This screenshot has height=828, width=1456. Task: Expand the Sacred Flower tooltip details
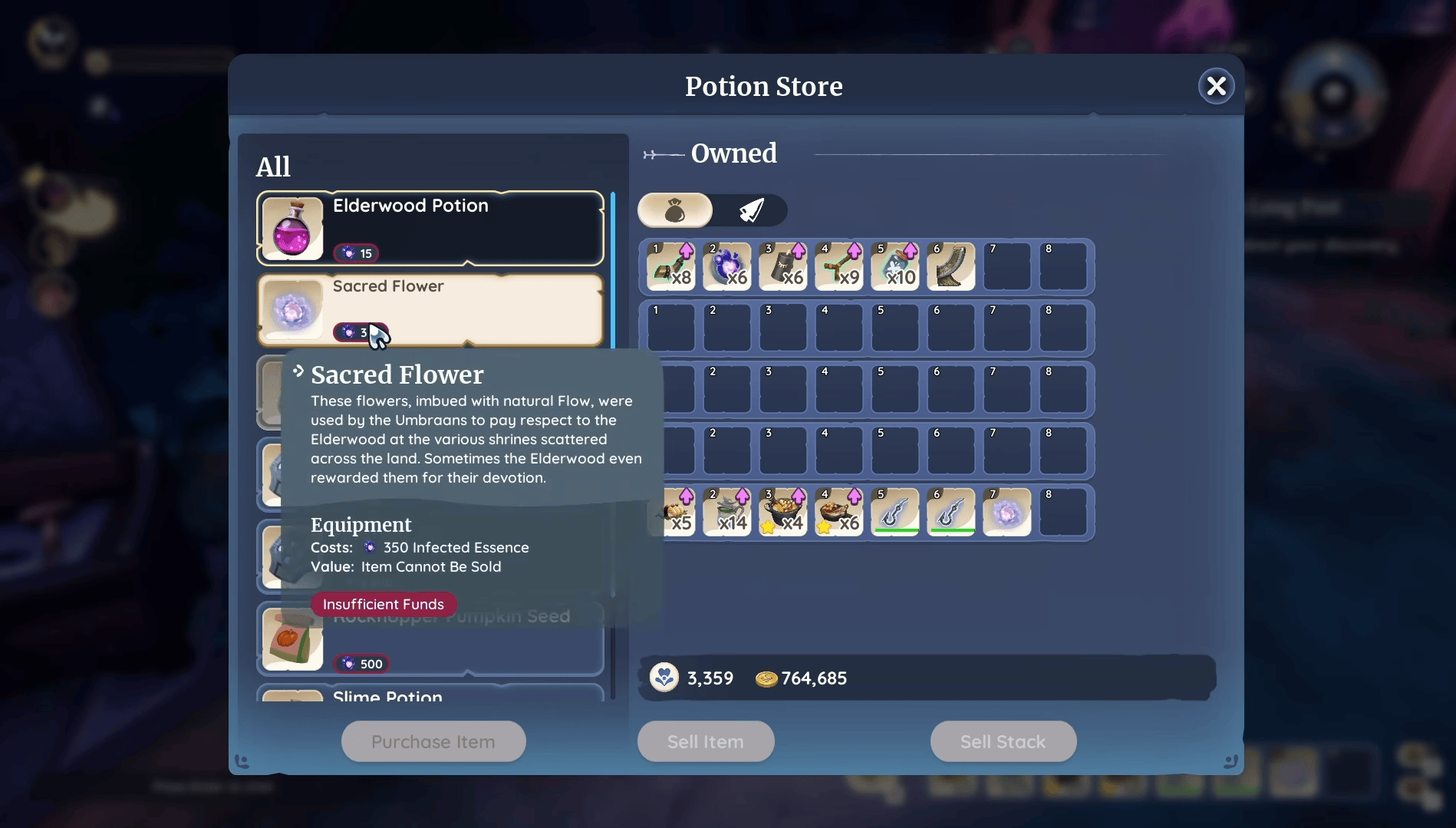tap(298, 371)
